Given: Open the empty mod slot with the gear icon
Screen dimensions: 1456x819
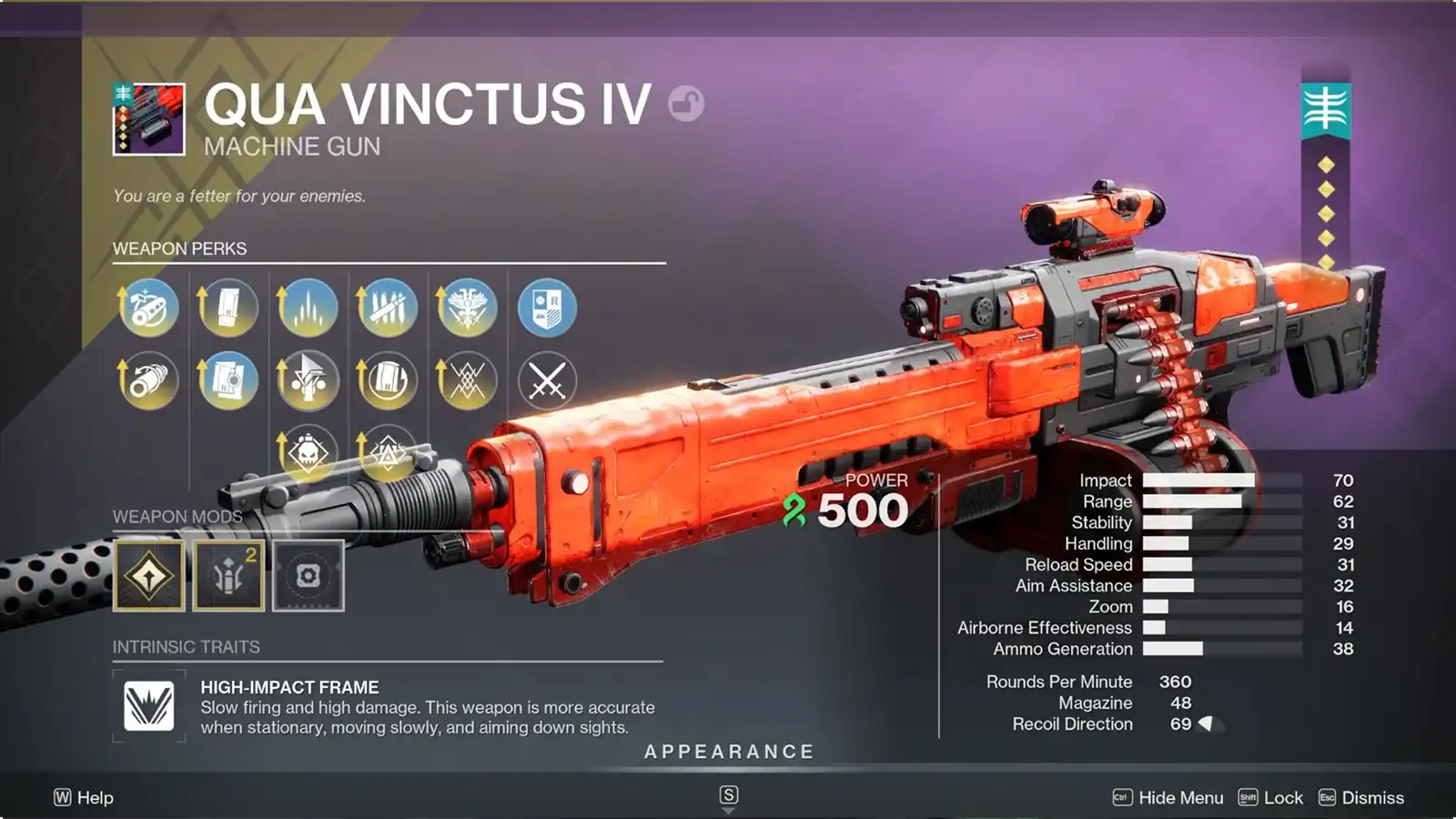Looking at the screenshot, I should pos(308,573).
